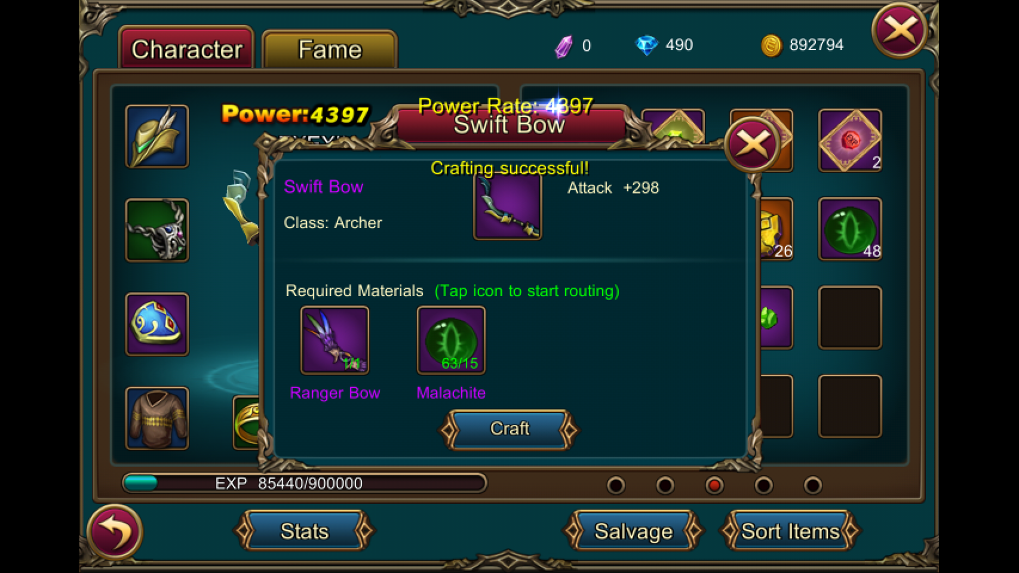Open the Stats panel

(304, 531)
